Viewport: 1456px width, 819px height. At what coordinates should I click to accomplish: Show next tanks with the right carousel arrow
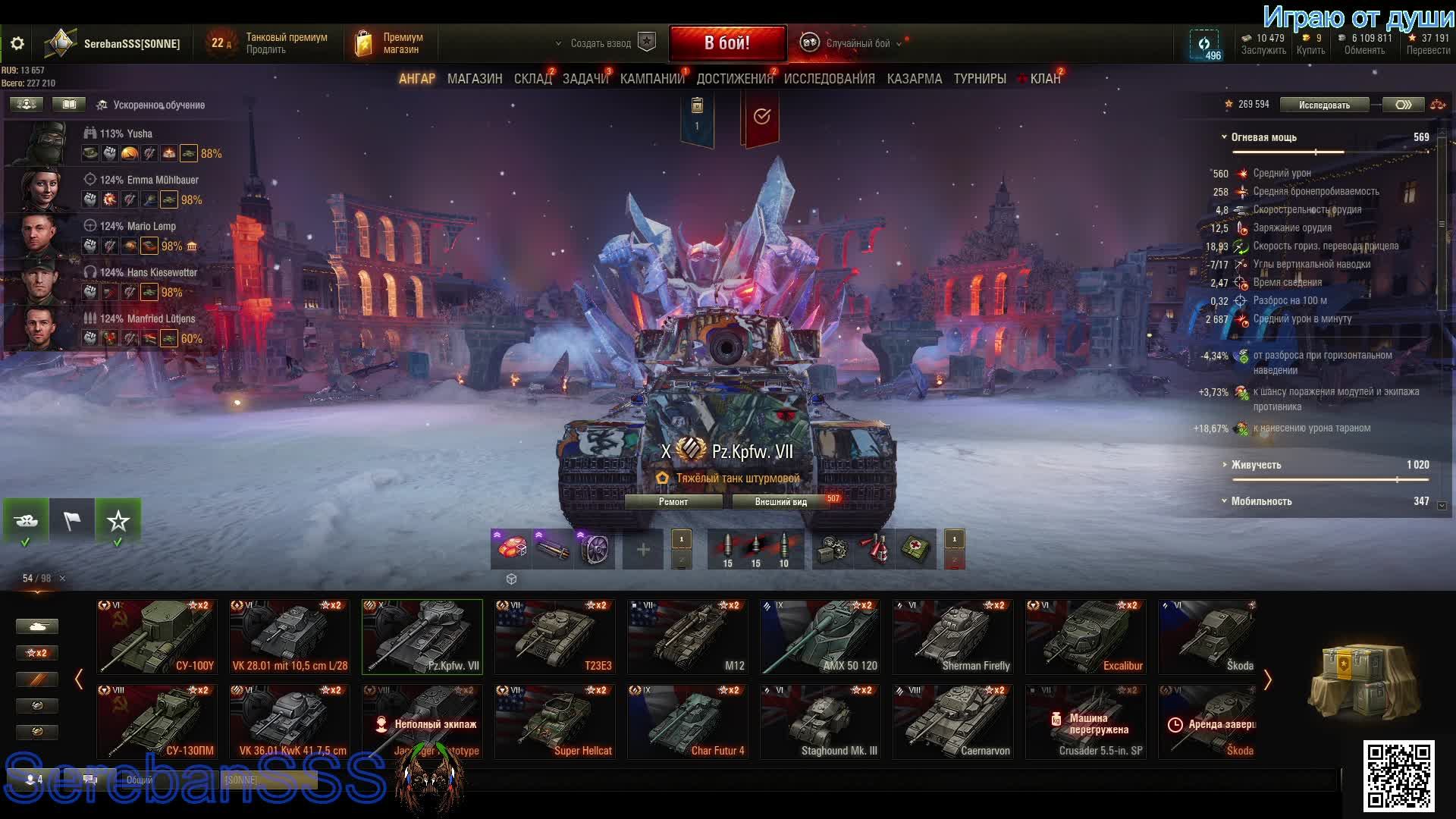(x=1267, y=679)
